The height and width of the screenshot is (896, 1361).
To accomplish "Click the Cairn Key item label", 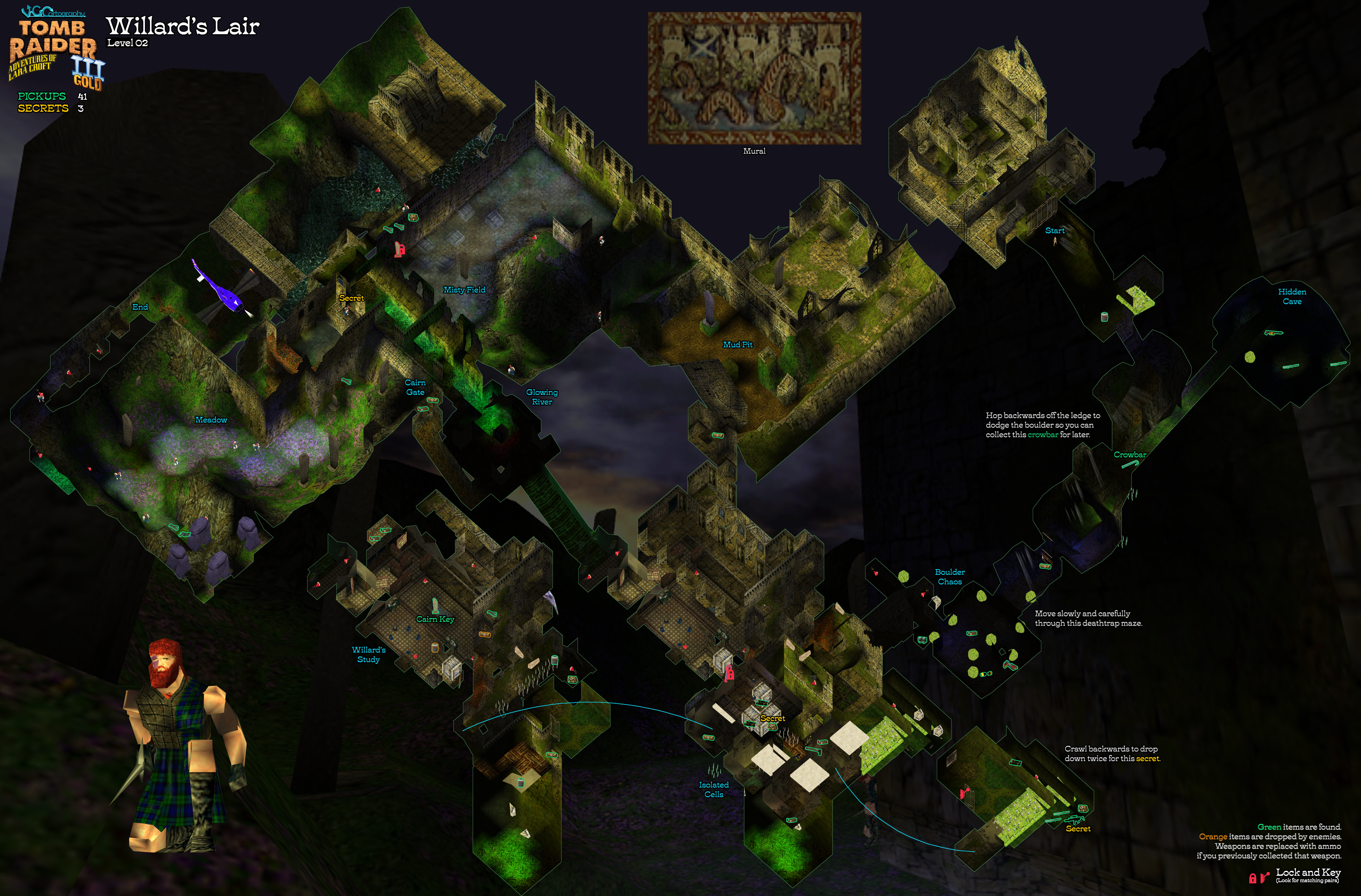I will [434, 619].
